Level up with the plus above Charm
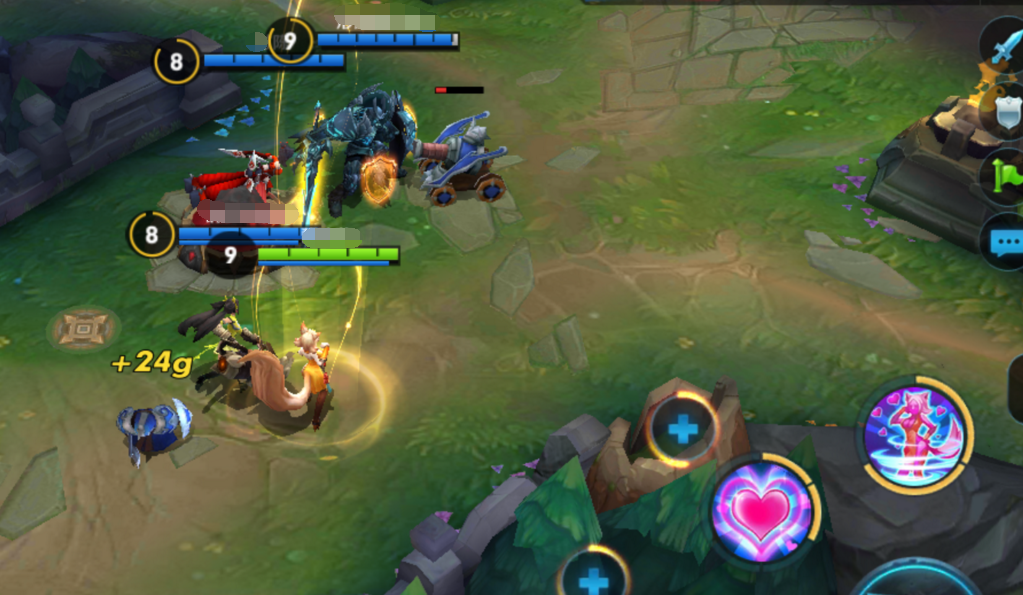This screenshot has height=595, width=1023. pos(683,430)
